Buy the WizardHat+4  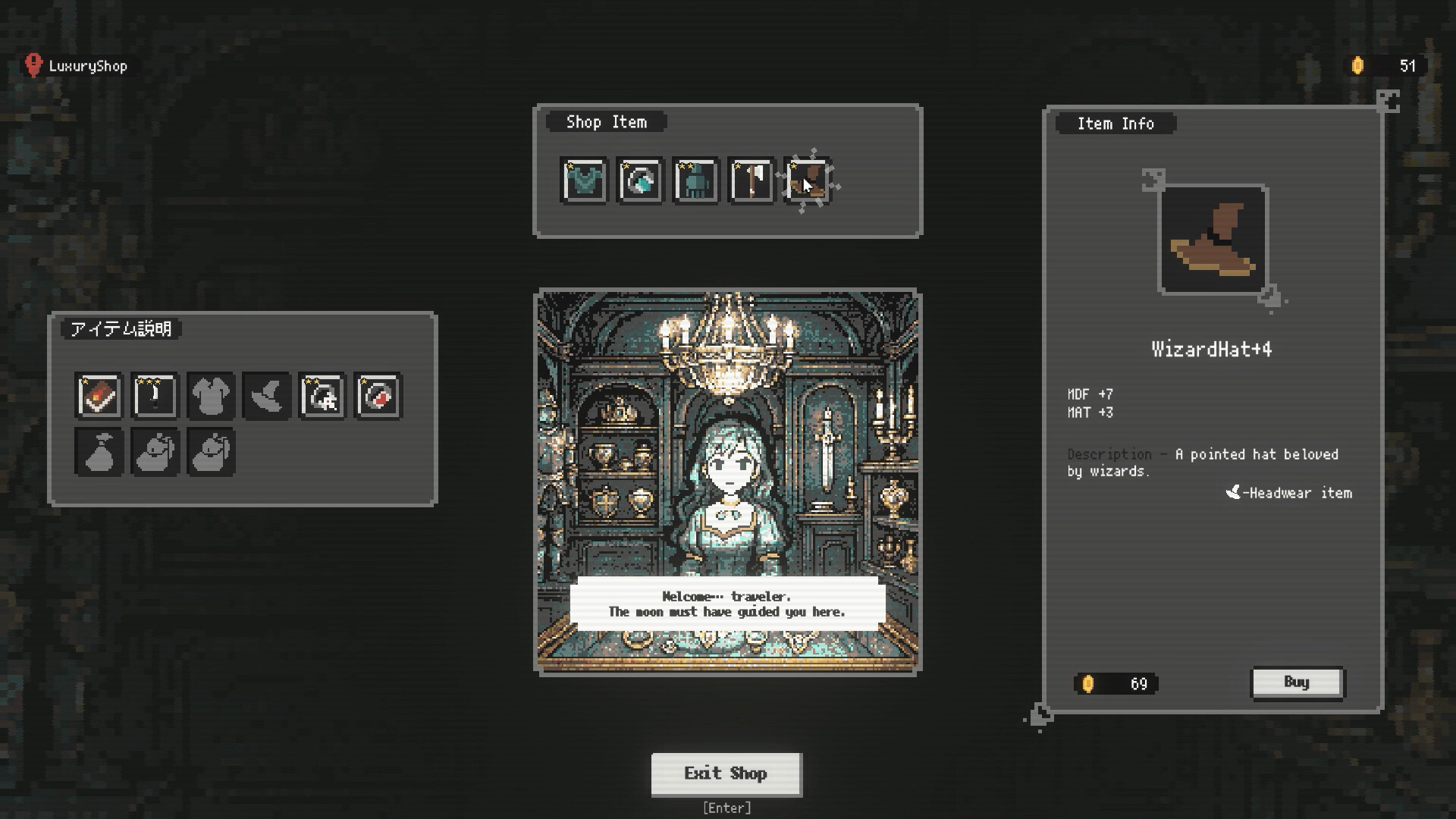(x=1297, y=682)
